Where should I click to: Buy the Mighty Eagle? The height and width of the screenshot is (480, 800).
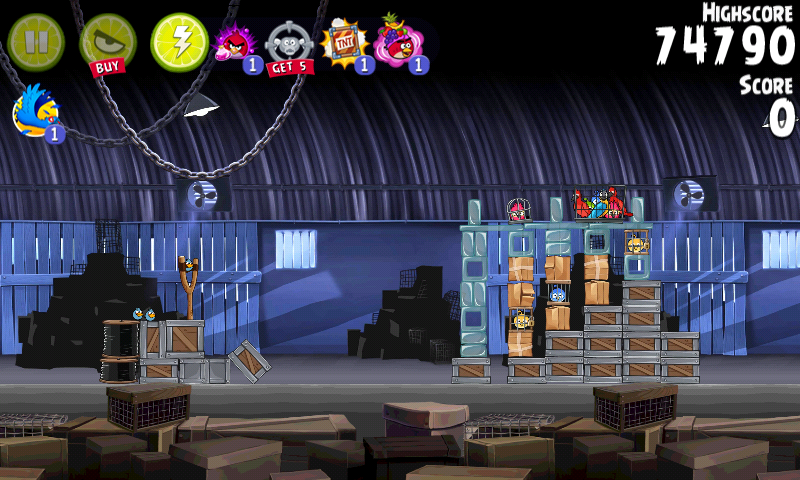tap(107, 44)
